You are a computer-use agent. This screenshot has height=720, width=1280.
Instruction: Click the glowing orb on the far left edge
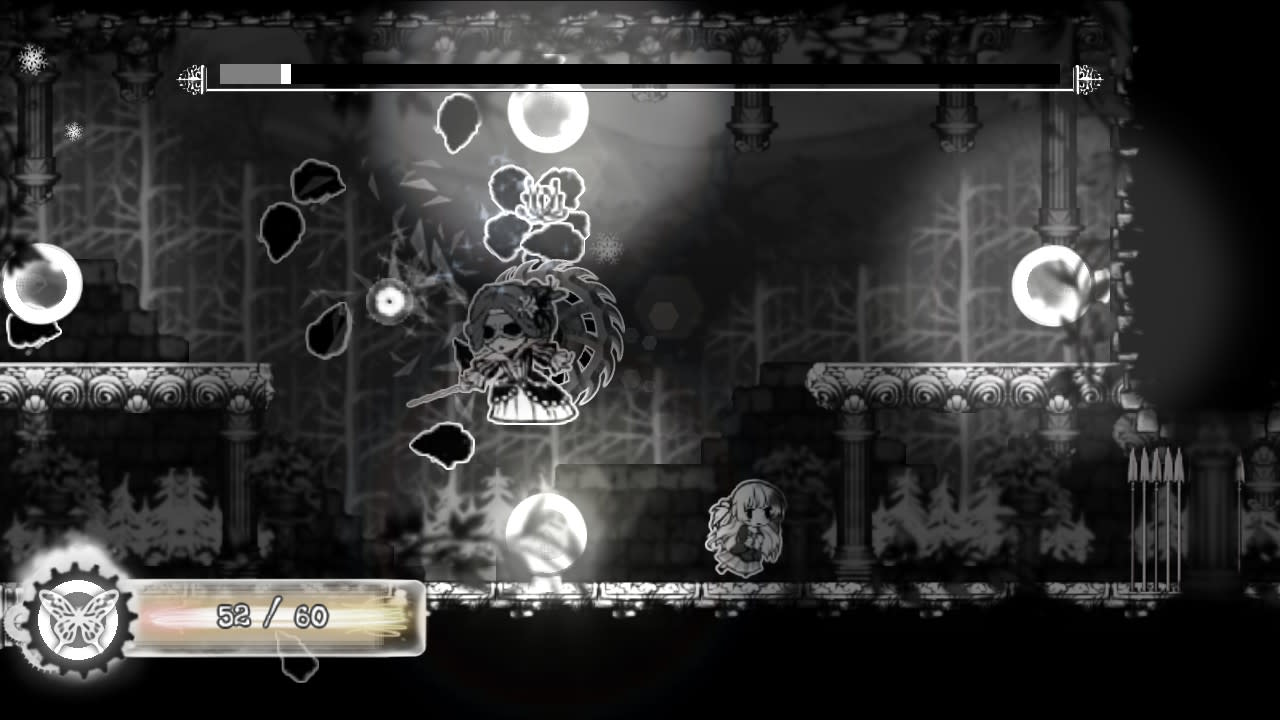(x=40, y=283)
